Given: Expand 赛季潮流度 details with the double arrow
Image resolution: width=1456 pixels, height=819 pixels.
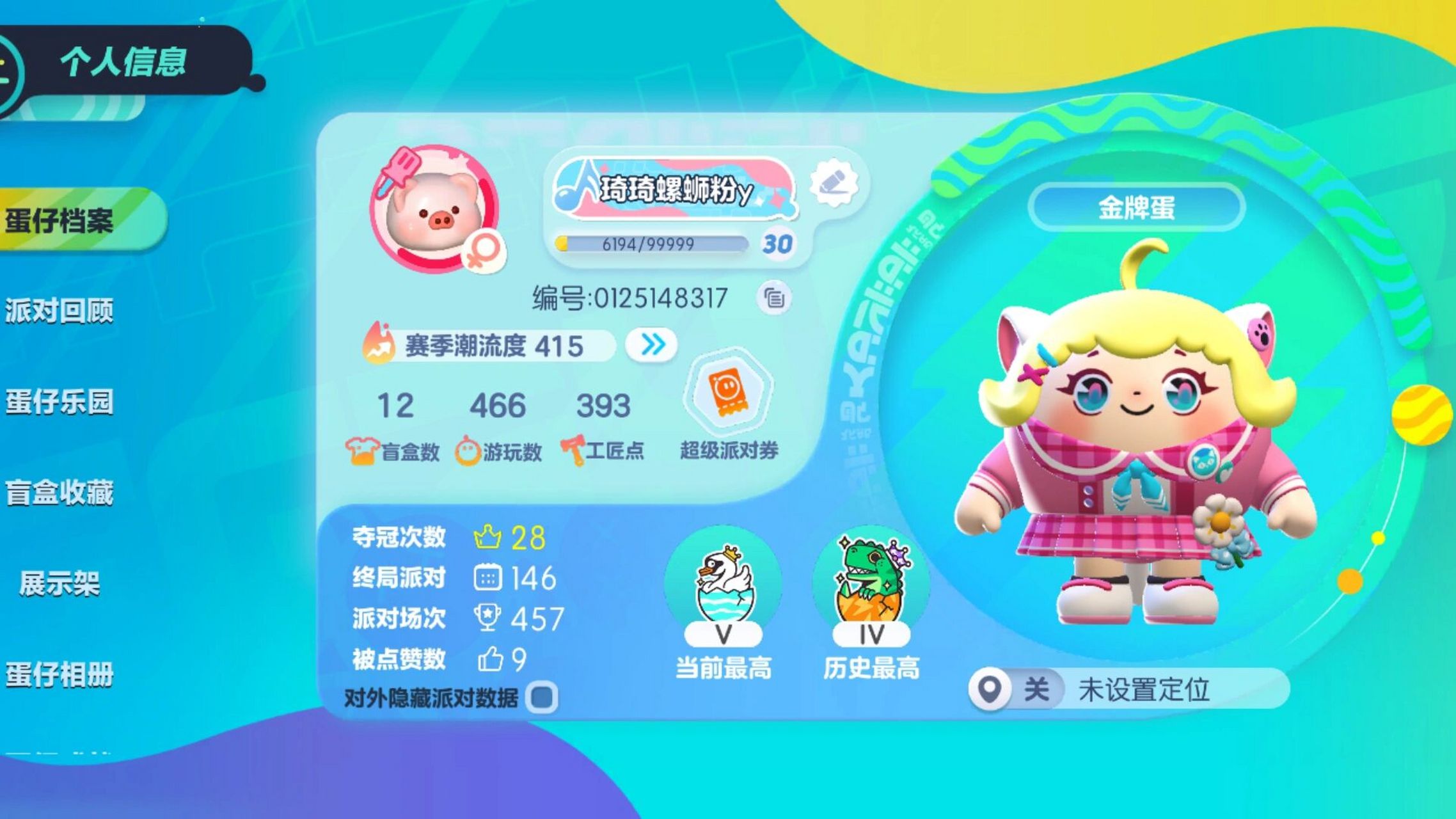Looking at the screenshot, I should coord(651,344).
